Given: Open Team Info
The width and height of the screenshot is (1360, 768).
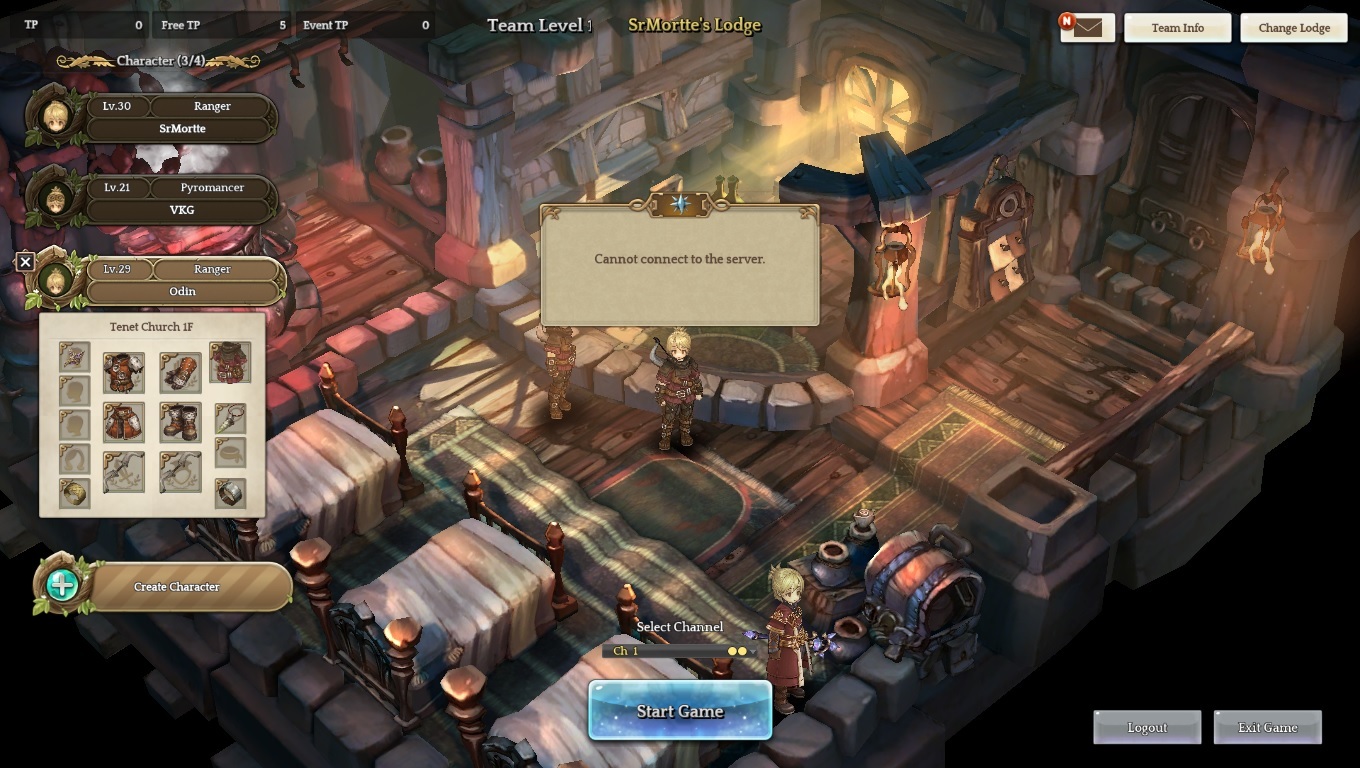Looking at the screenshot, I should coord(1177,28).
